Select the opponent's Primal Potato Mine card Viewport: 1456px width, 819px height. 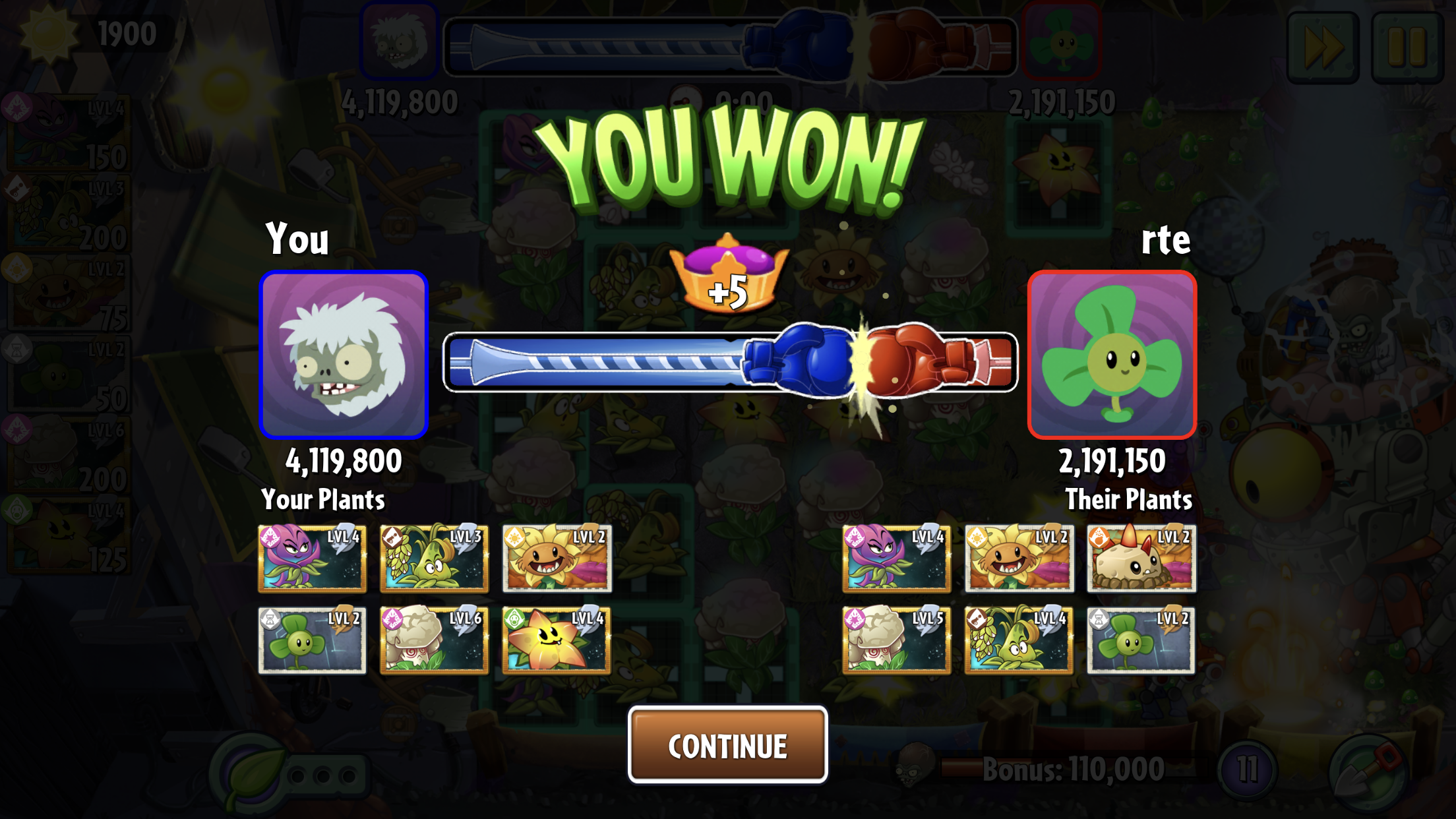[x=1141, y=558]
